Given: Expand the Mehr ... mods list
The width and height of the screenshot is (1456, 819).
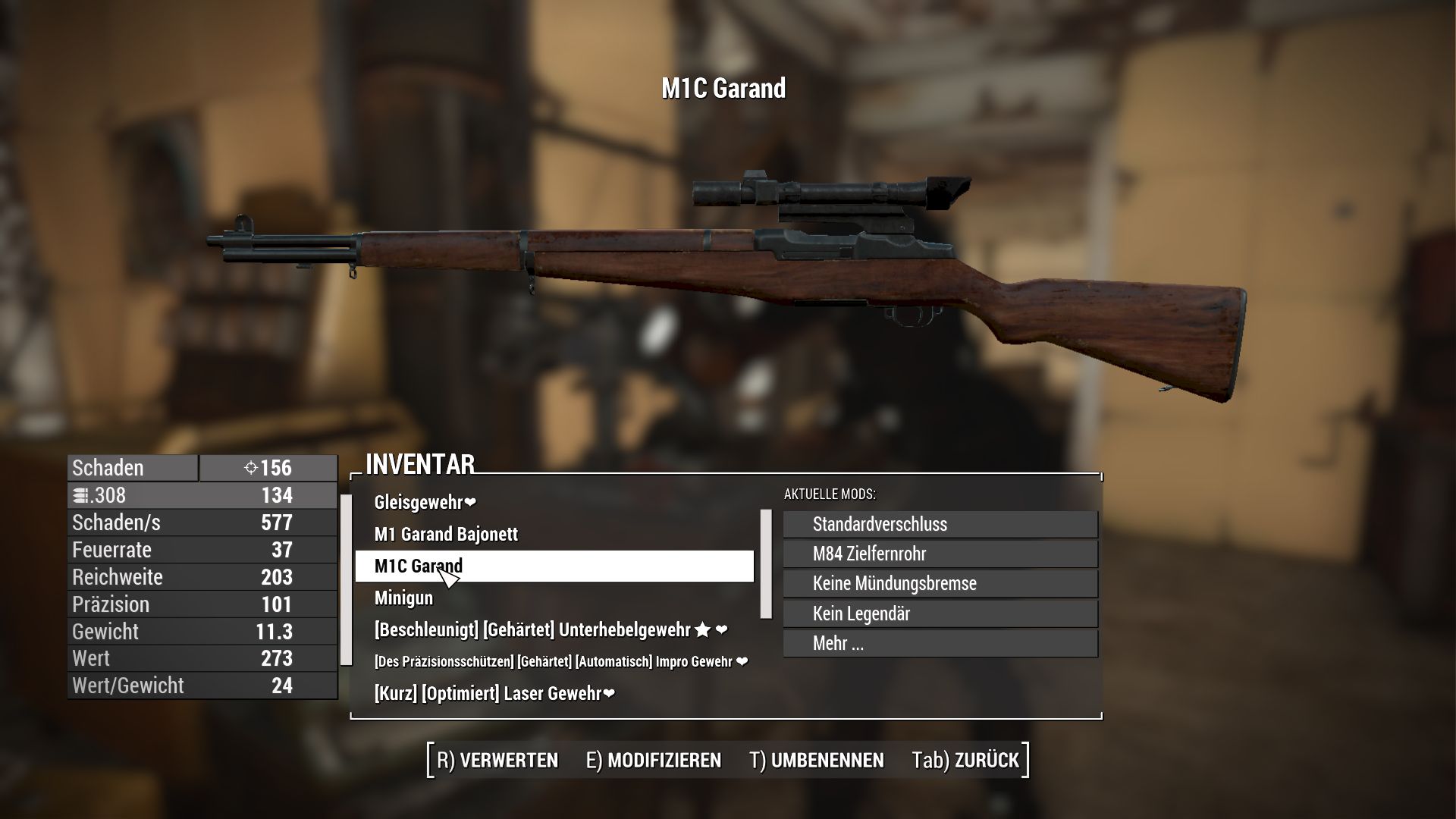Looking at the screenshot, I should pyautogui.click(x=939, y=643).
